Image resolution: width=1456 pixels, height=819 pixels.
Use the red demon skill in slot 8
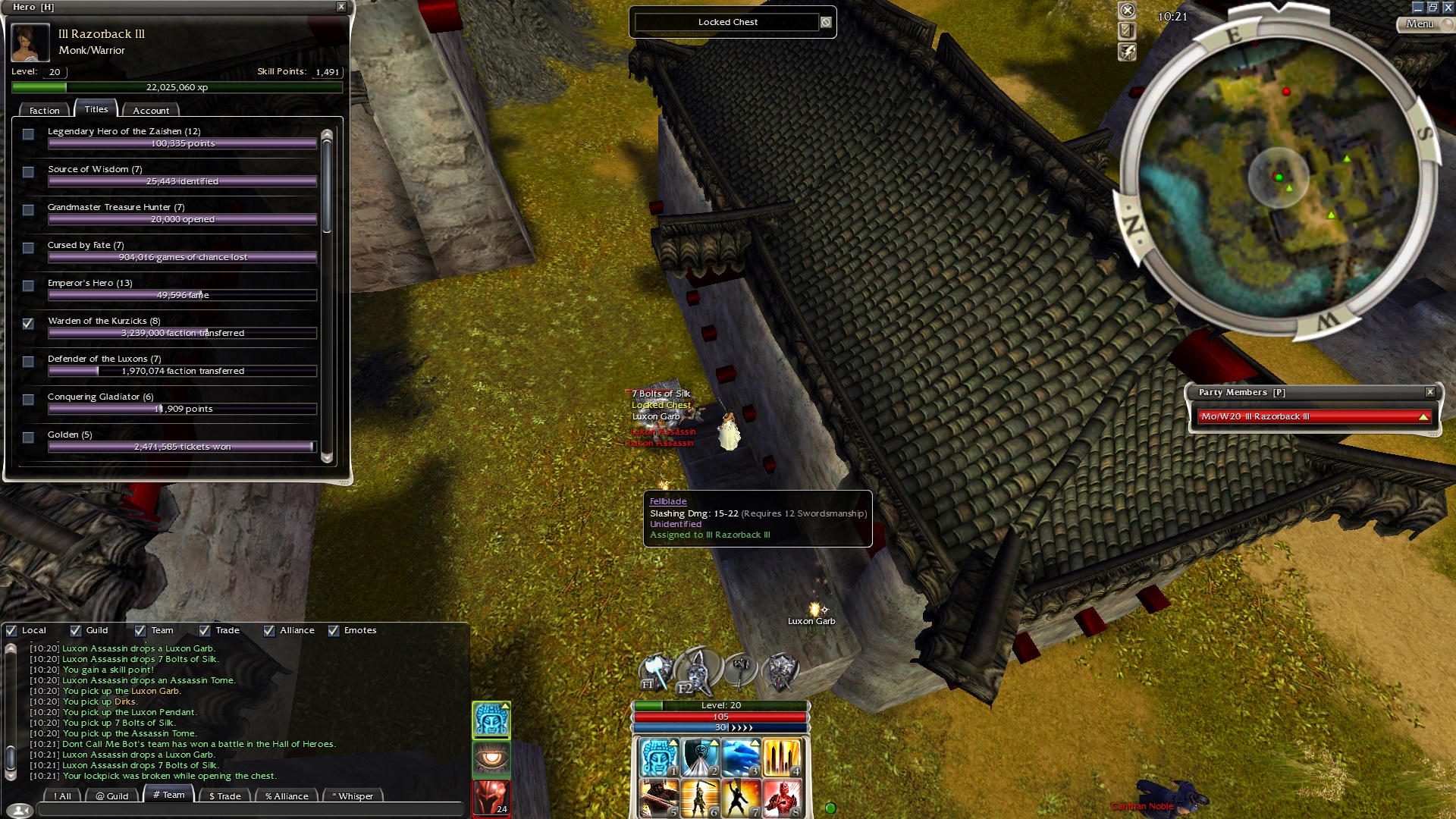(x=781, y=799)
